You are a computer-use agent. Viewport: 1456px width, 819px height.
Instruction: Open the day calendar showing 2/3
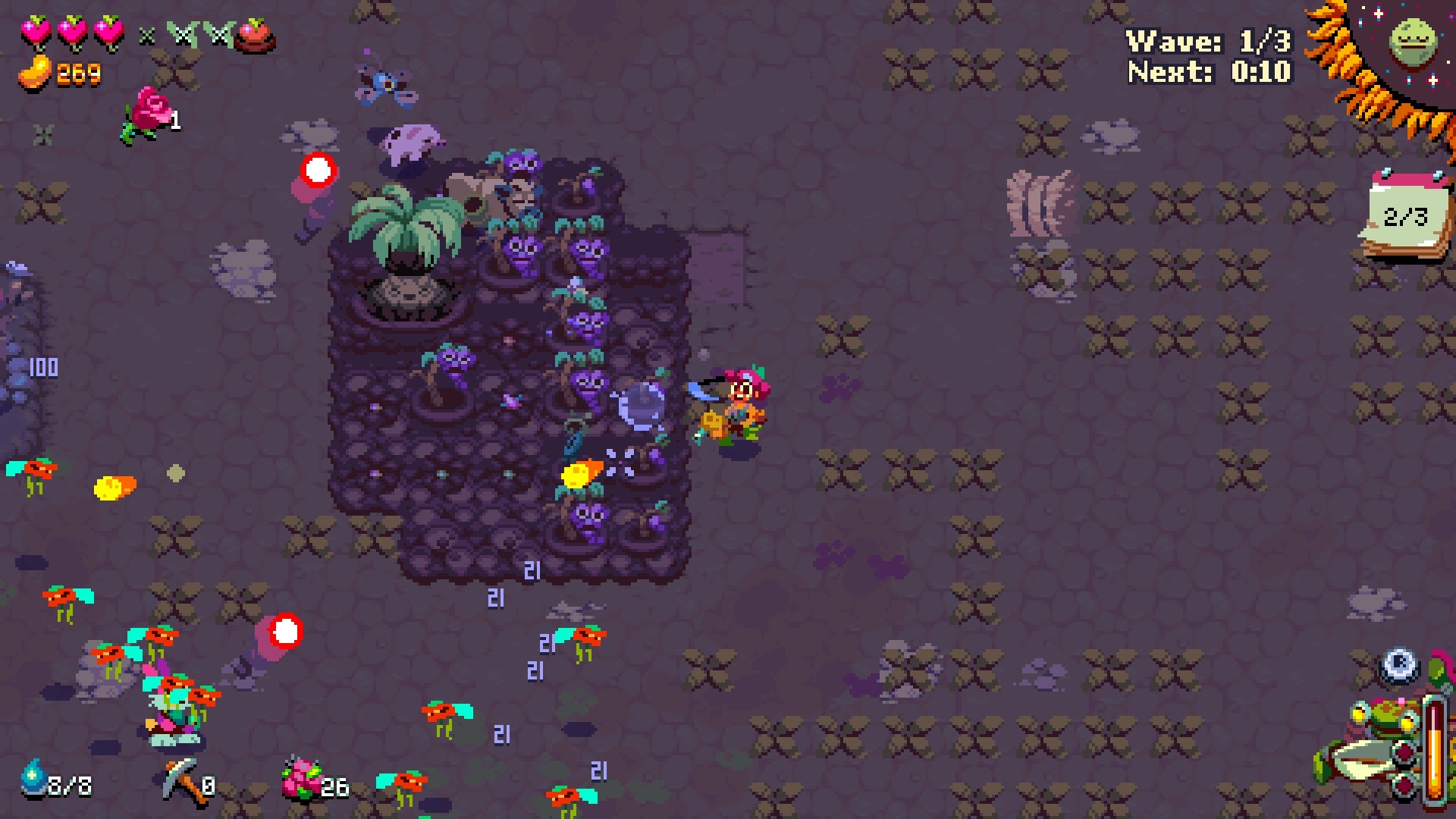click(x=1407, y=215)
